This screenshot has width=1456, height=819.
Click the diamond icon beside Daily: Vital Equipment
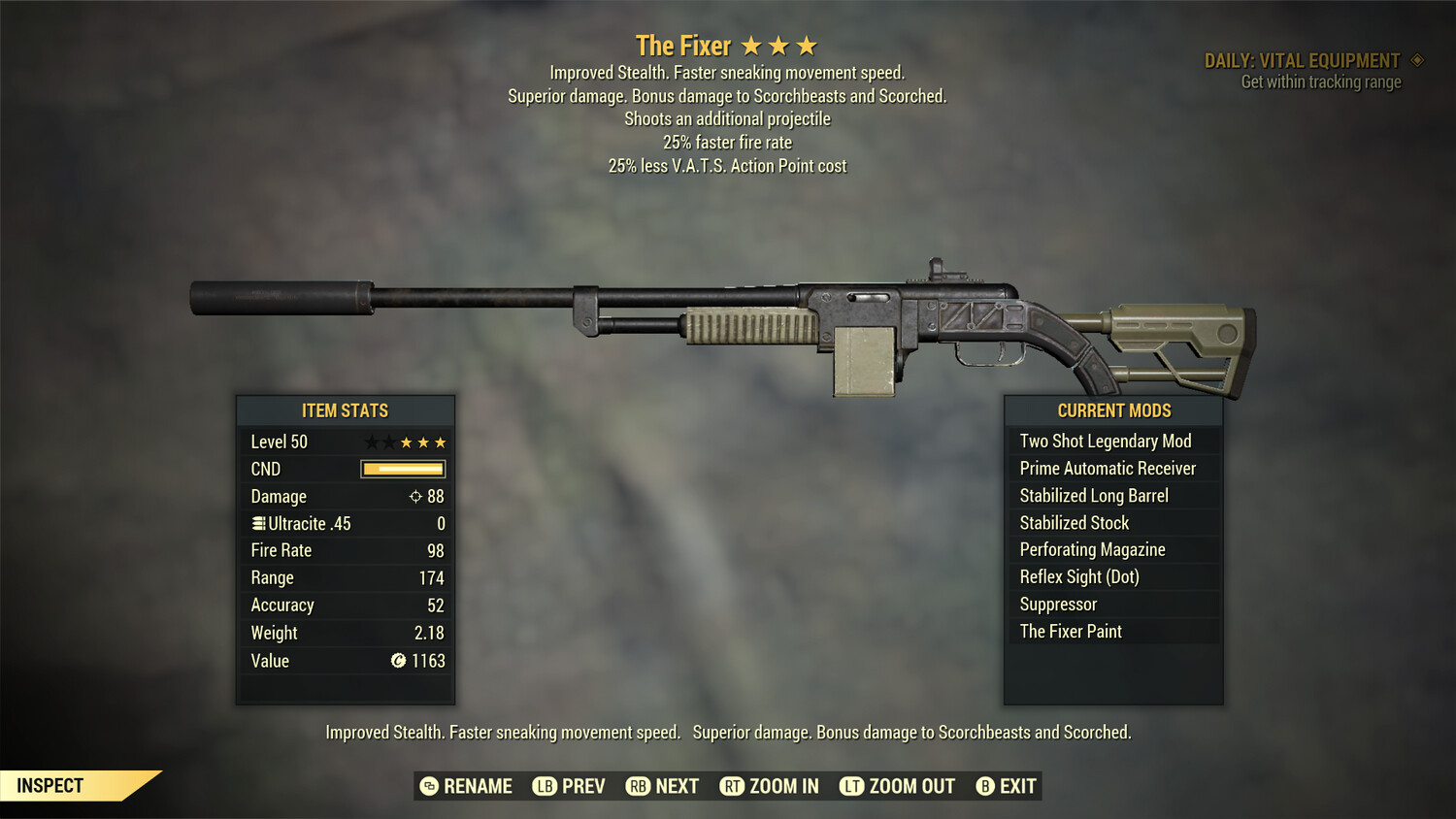(1416, 60)
